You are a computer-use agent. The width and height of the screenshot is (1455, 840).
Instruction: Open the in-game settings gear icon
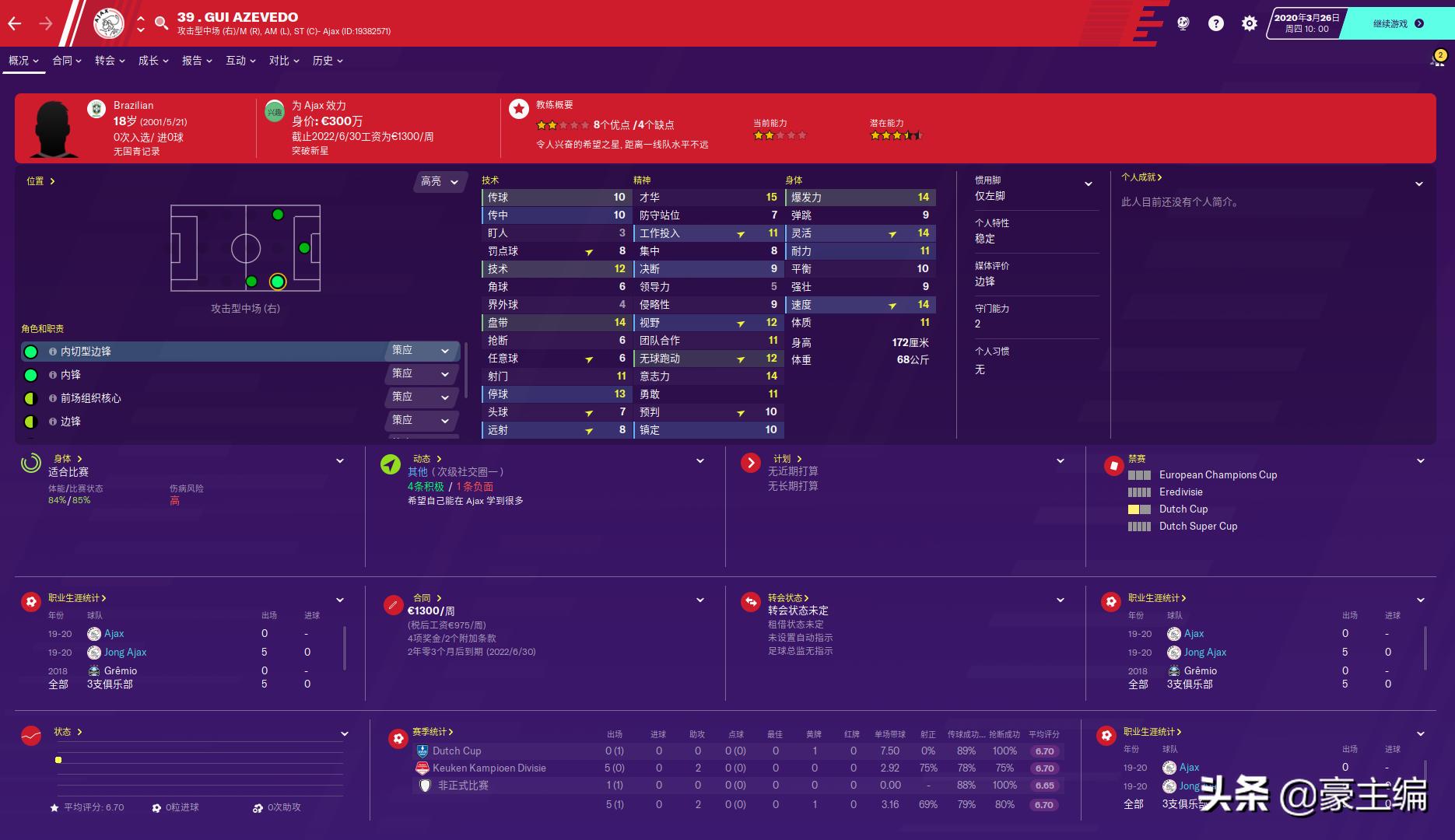1249,23
